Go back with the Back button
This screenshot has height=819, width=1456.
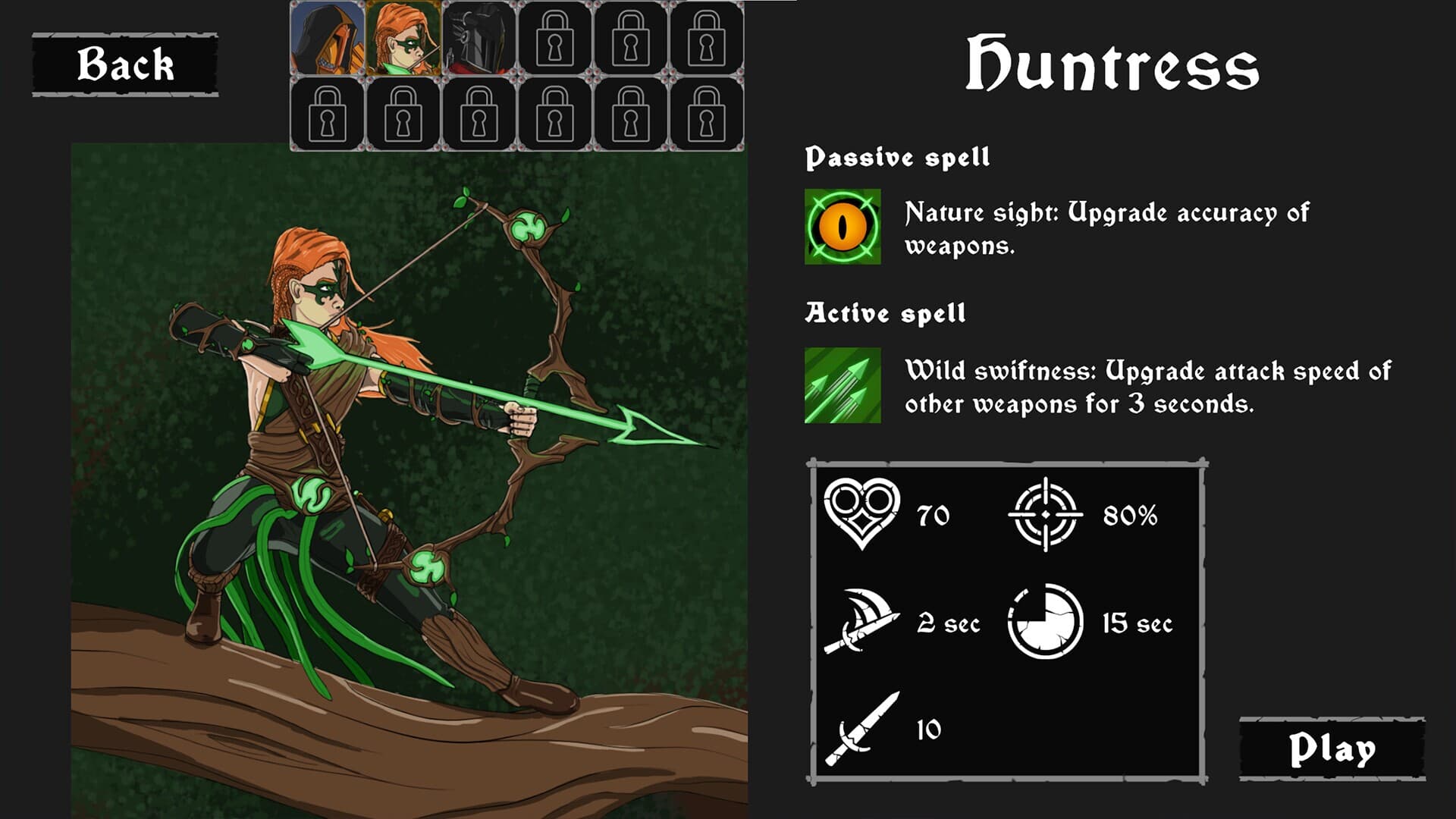(x=125, y=64)
